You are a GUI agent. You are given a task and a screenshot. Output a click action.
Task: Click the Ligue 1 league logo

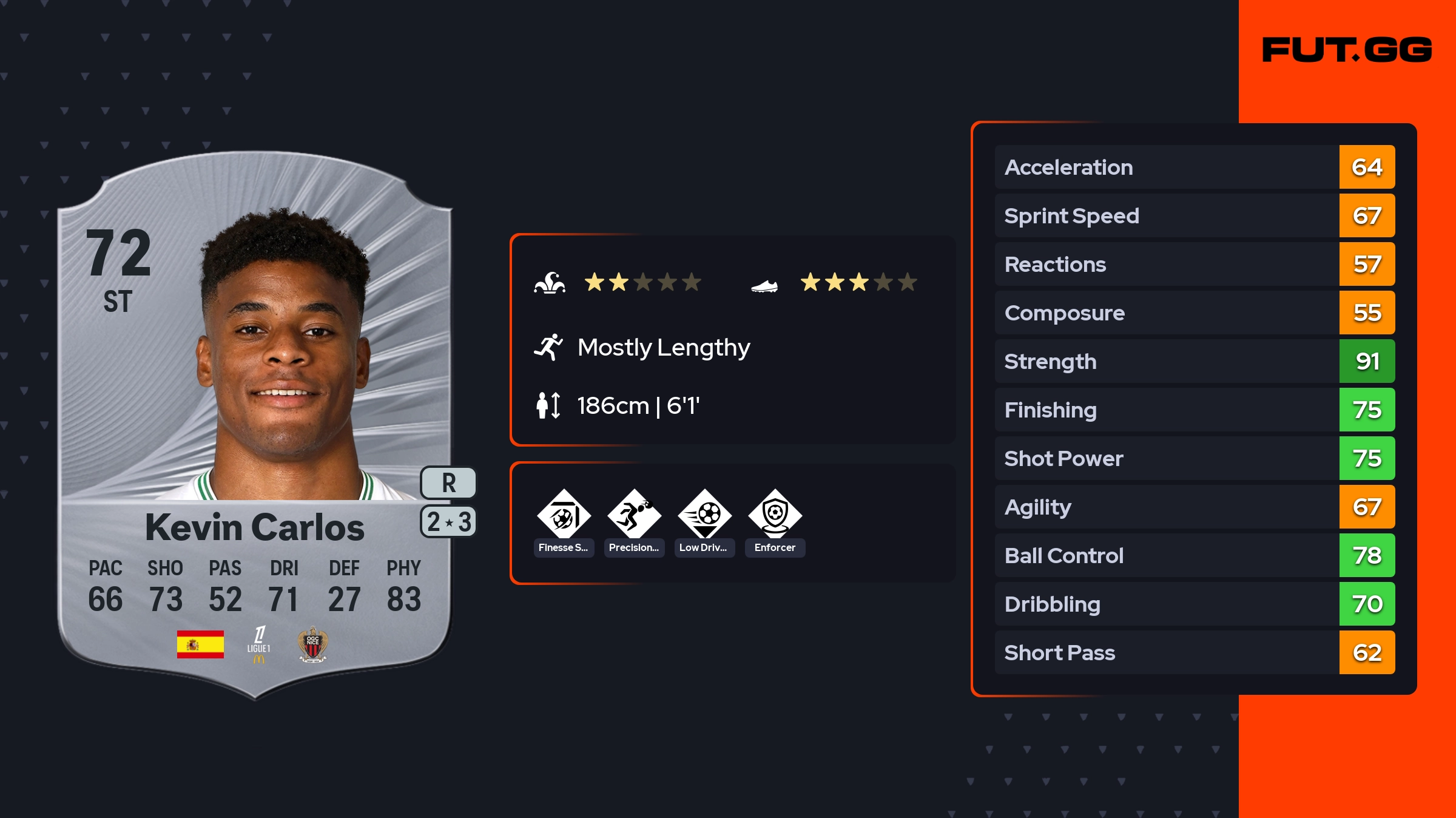point(259,644)
